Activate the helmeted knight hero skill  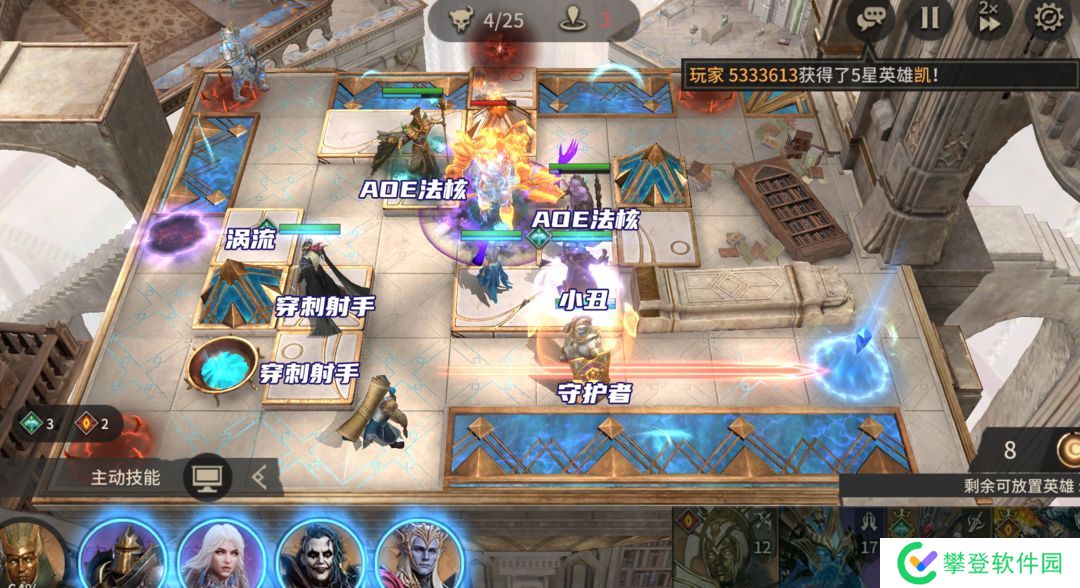122,555
